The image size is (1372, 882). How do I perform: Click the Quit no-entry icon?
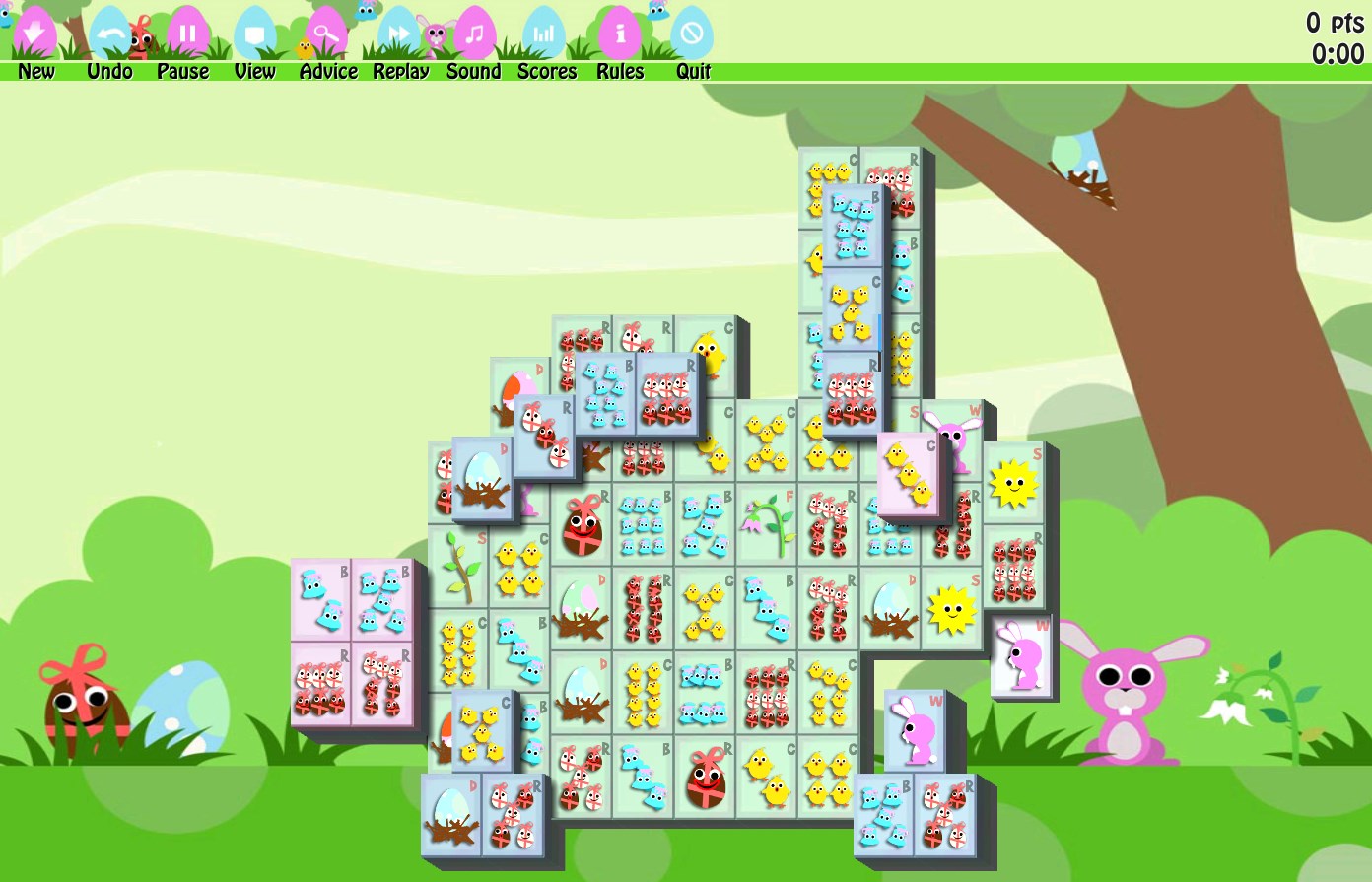point(693,33)
